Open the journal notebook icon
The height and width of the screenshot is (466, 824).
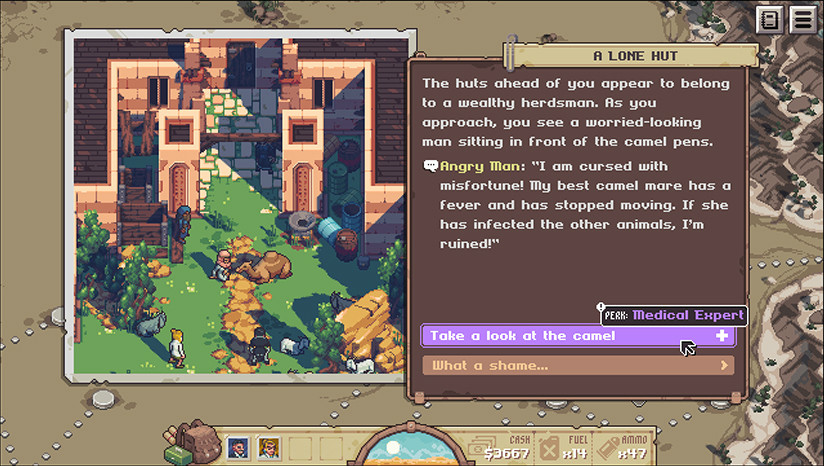(x=769, y=19)
